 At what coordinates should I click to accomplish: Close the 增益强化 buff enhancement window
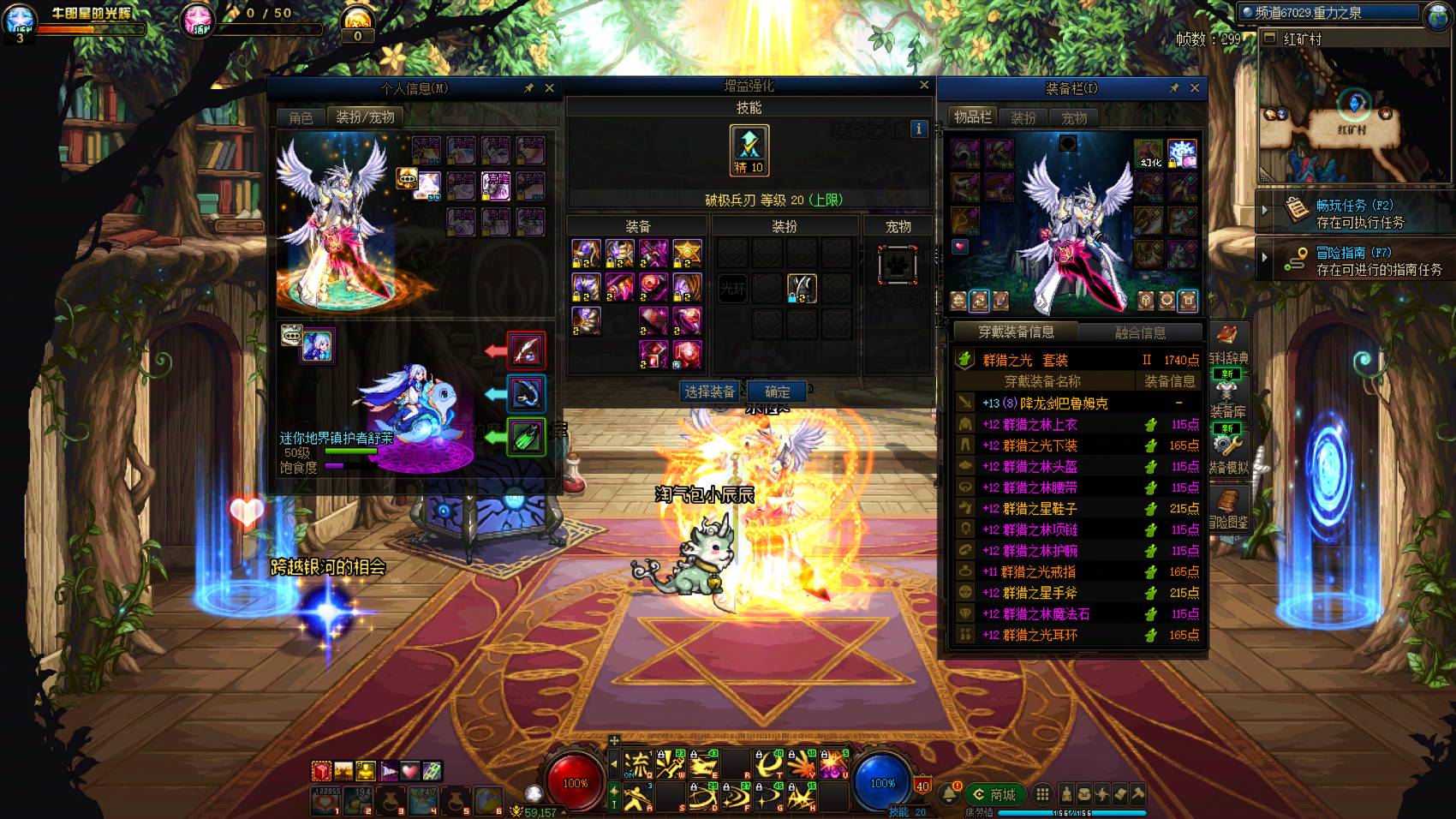pyautogui.click(x=924, y=85)
